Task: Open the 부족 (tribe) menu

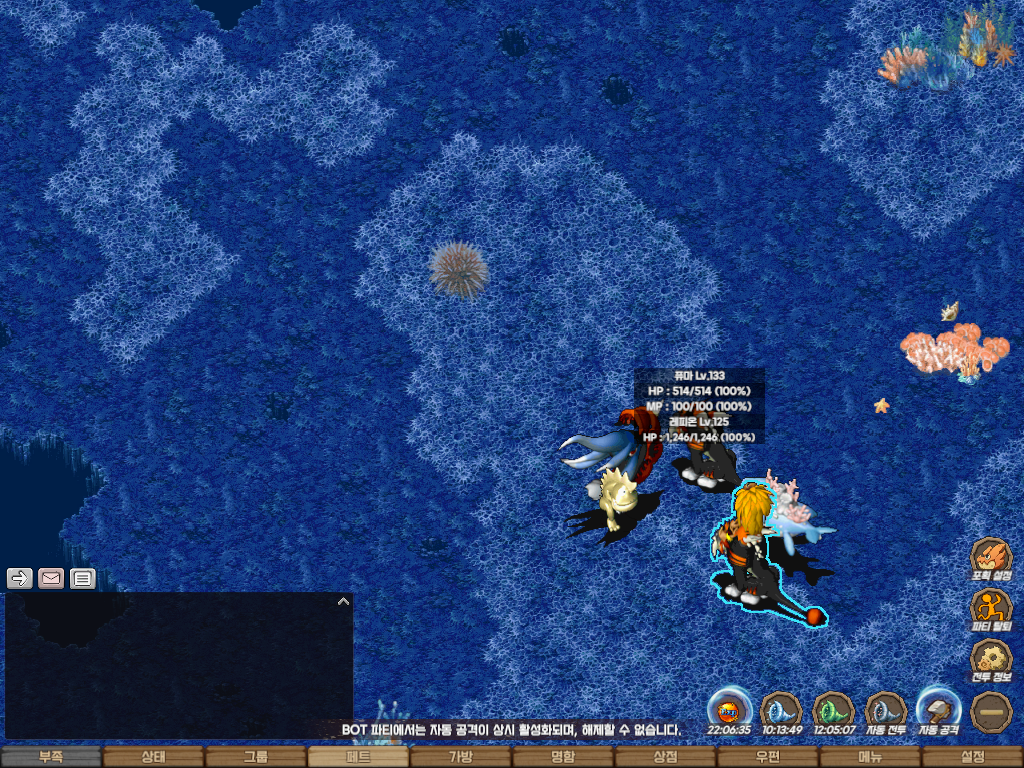Action: pos(51,757)
